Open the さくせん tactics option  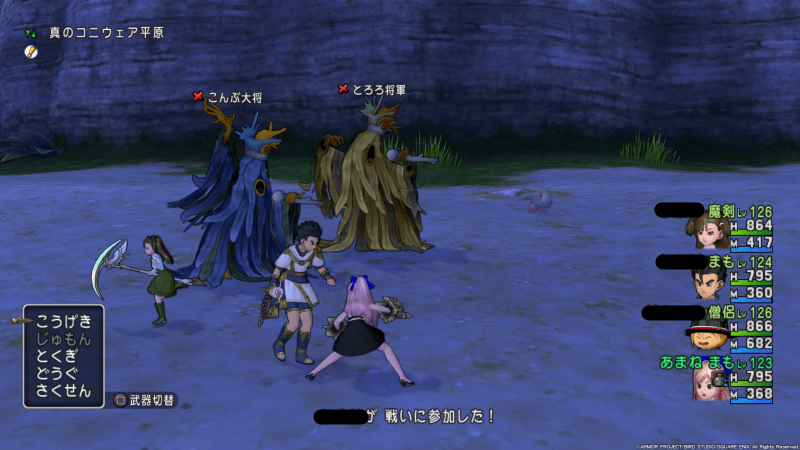[x=64, y=390]
